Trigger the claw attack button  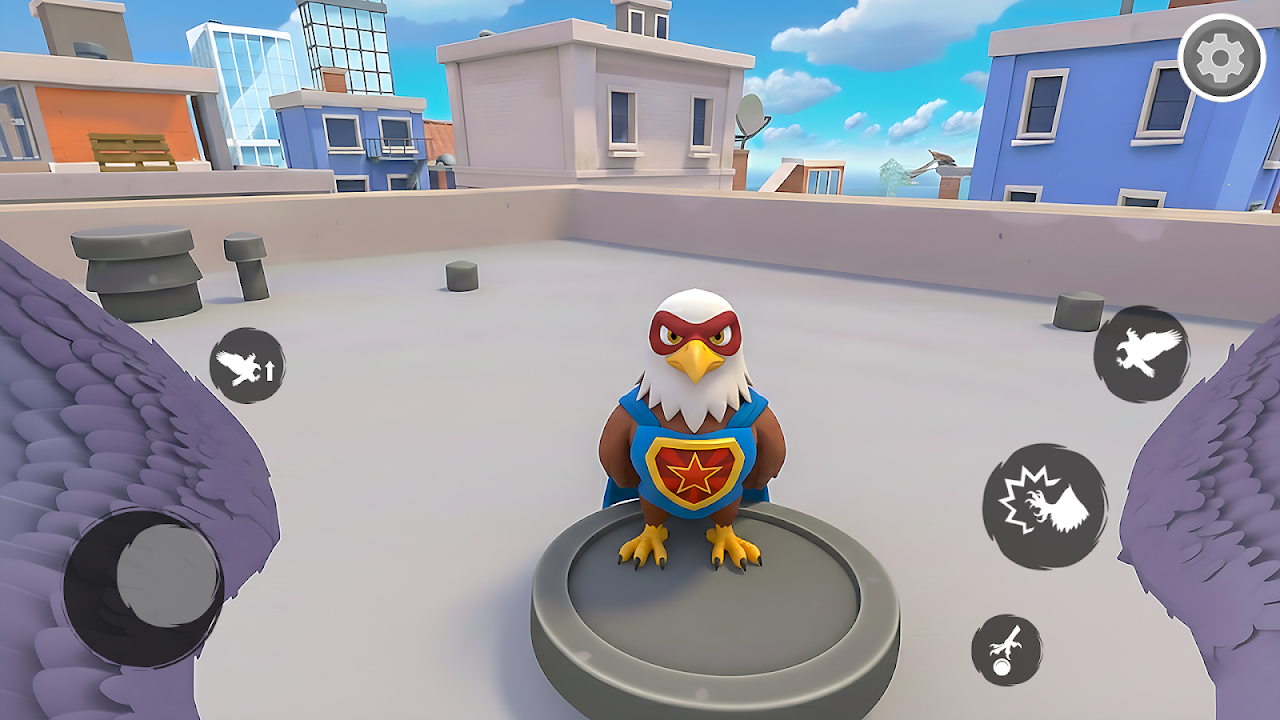tap(1045, 506)
